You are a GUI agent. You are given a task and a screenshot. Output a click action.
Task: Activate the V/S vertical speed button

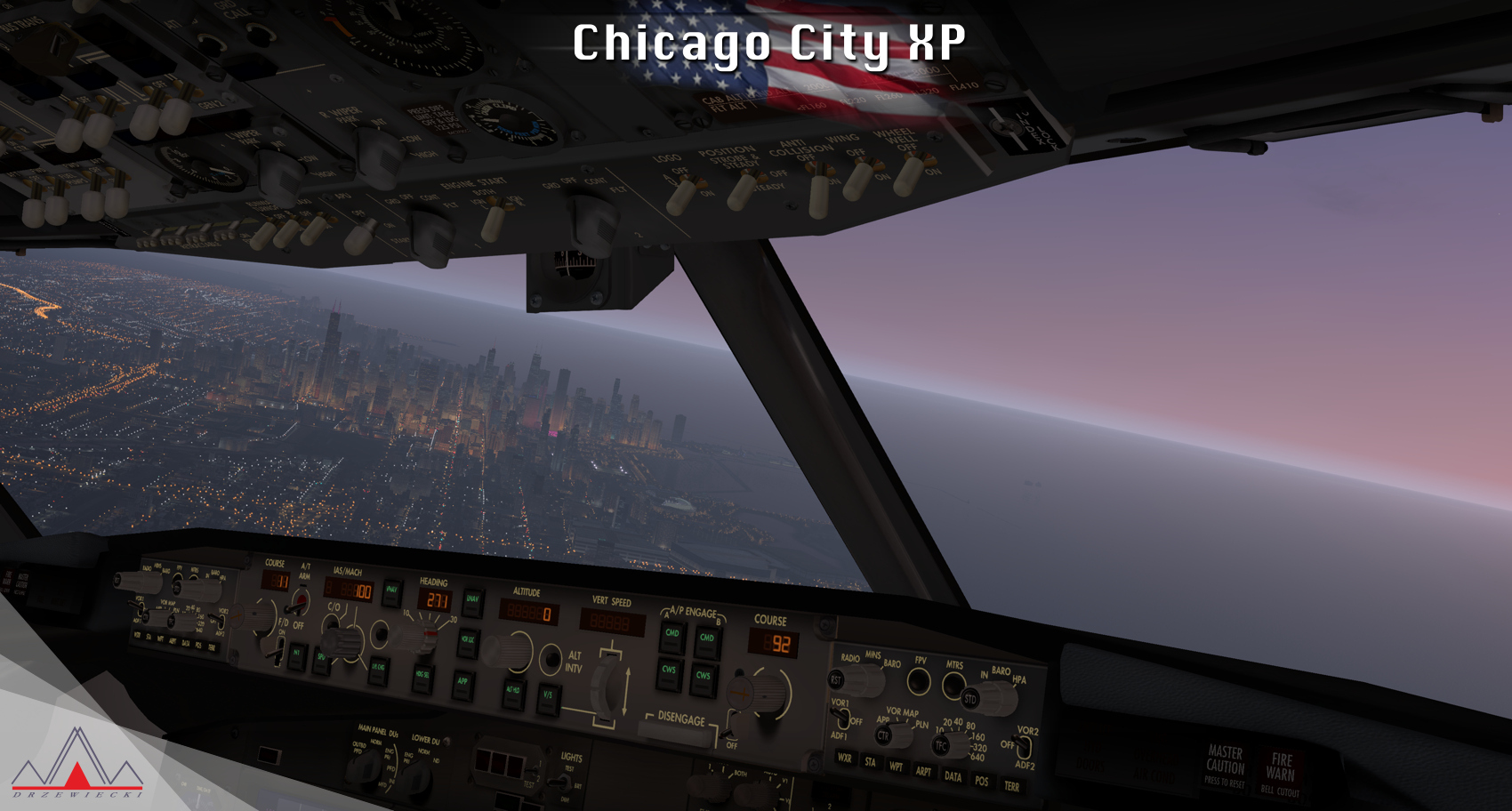[548, 695]
